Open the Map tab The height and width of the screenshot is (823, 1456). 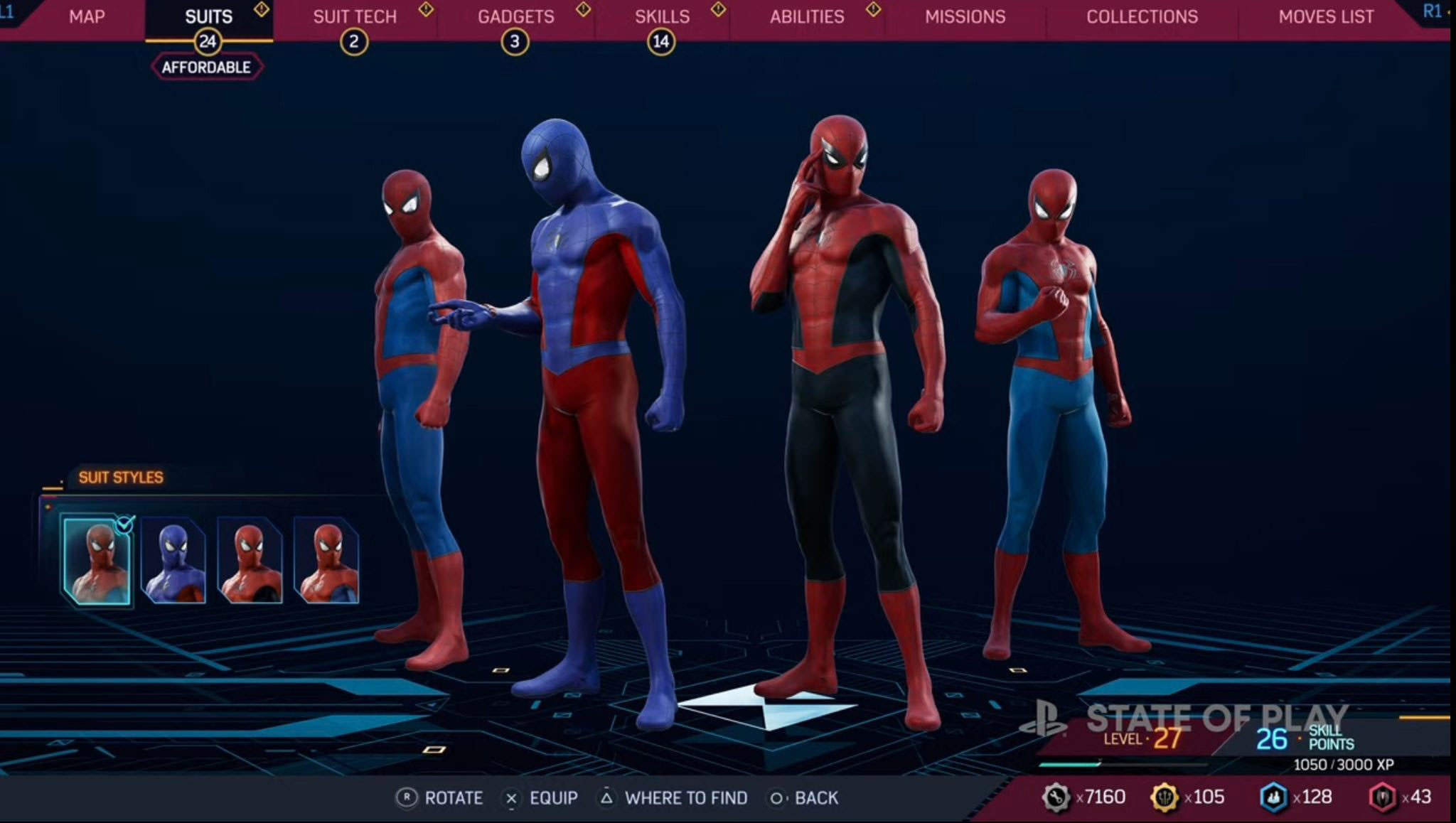pyautogui.click(x=87, y=17)
